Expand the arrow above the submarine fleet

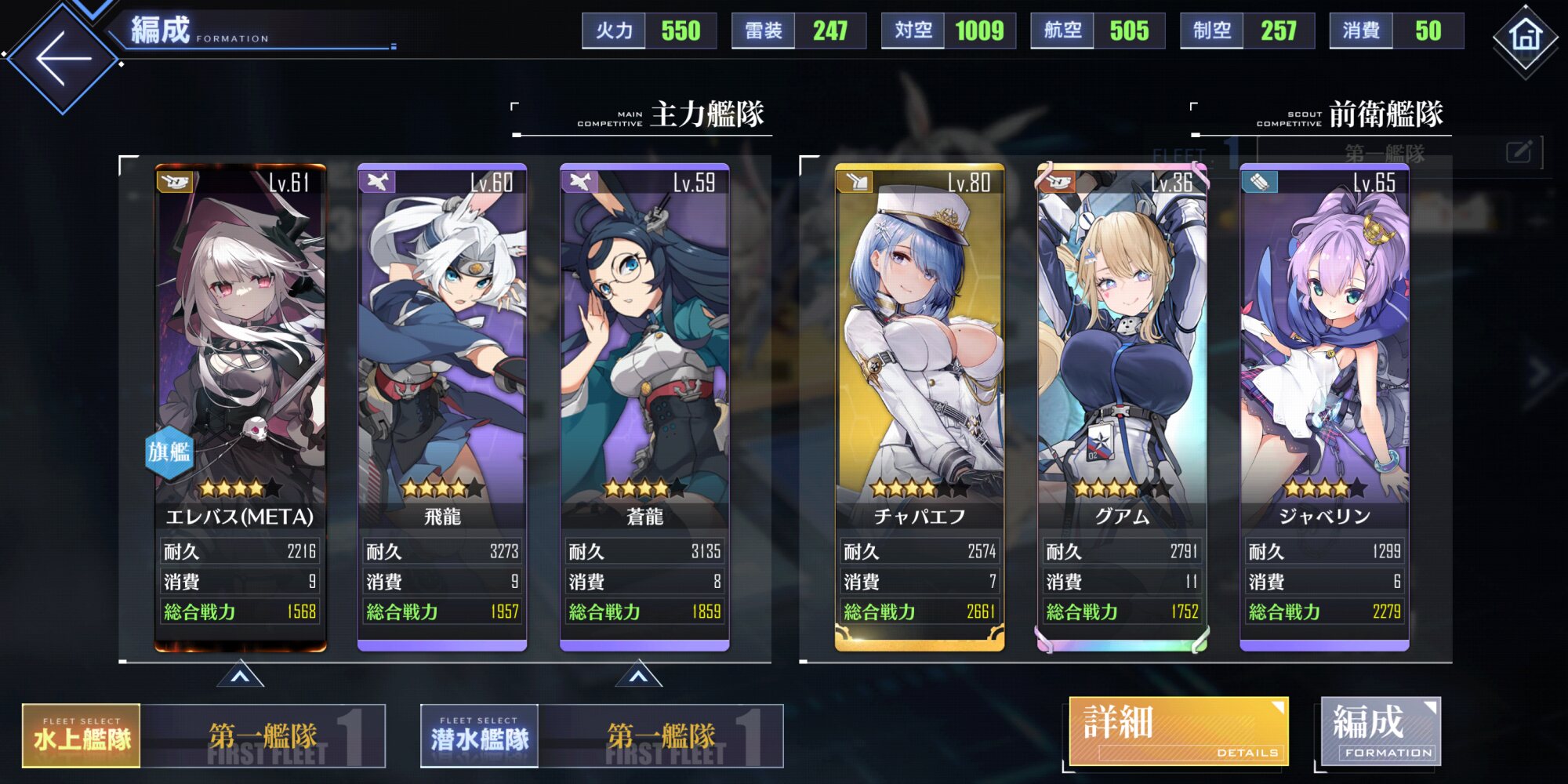click(x=639, y=675)
